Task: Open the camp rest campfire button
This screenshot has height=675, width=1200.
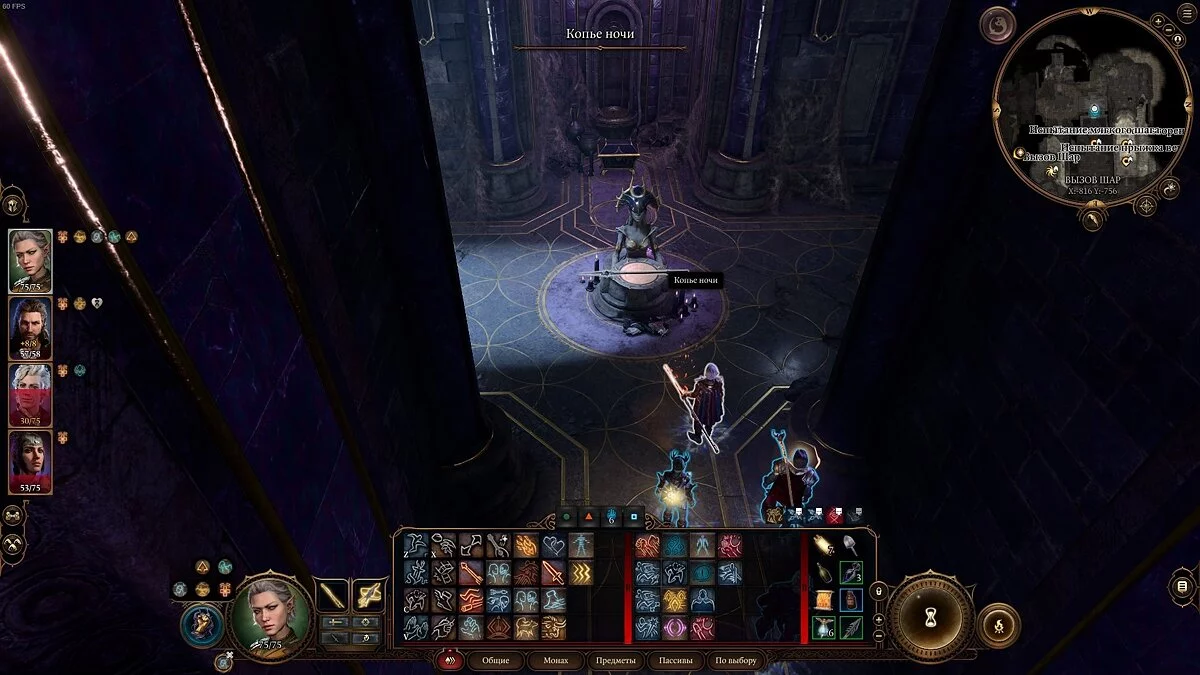Action: click(x=998, y=623)
